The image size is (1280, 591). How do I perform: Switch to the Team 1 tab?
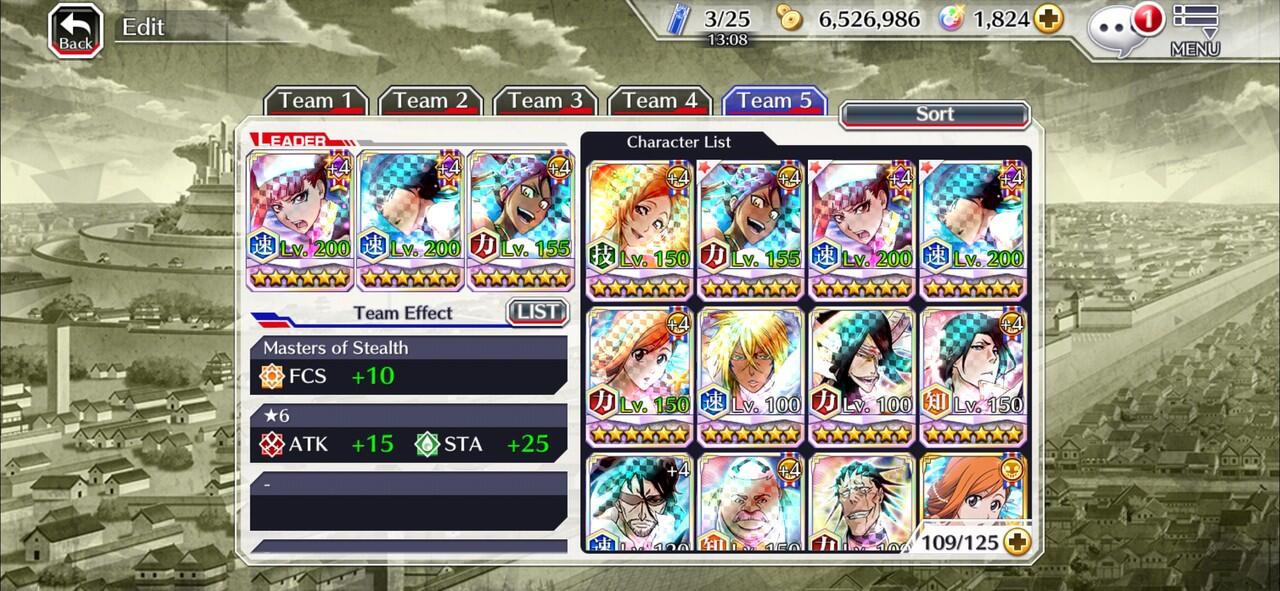pos(316,101)
